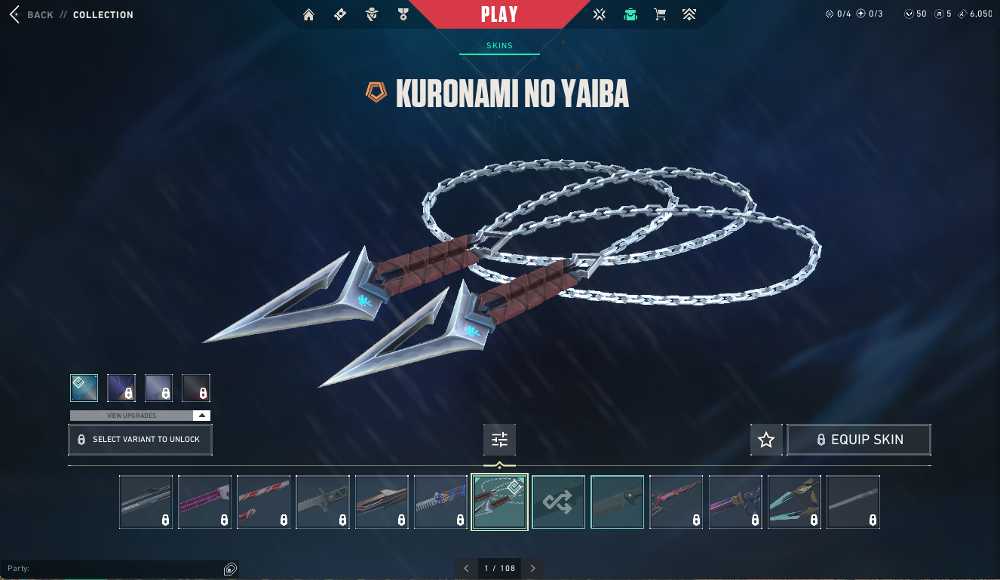Open the Battlepass ticket tab

340,15
